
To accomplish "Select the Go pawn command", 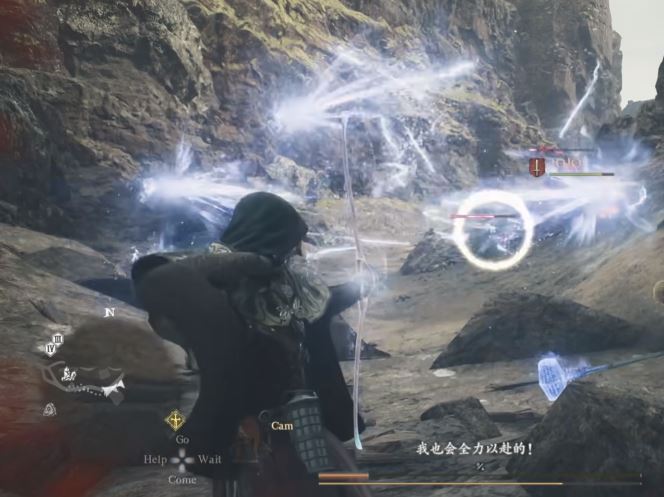I will pos(182,439).
